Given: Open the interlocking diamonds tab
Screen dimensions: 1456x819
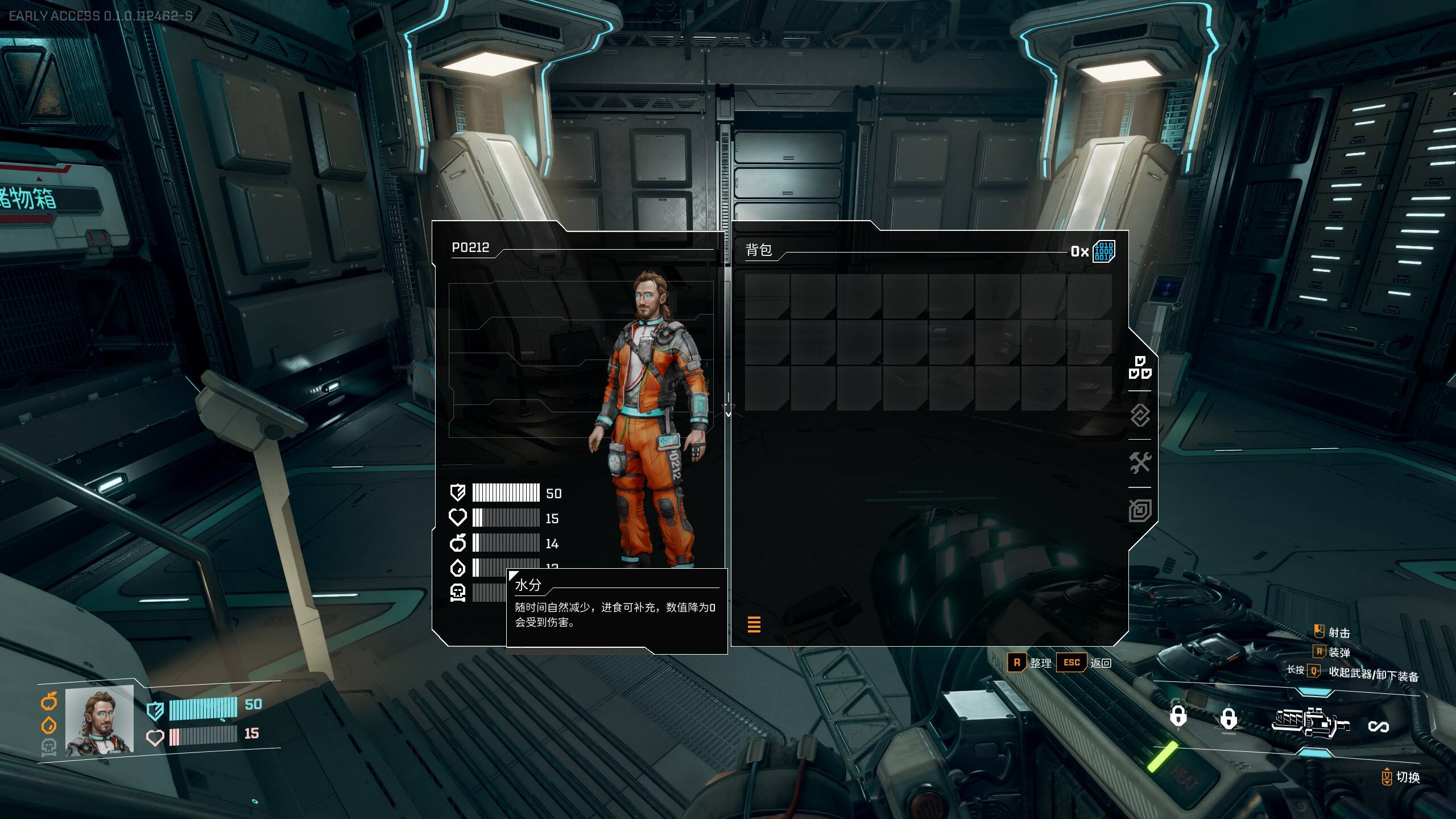Looking at the screenshot, I should pos(1140,415).
